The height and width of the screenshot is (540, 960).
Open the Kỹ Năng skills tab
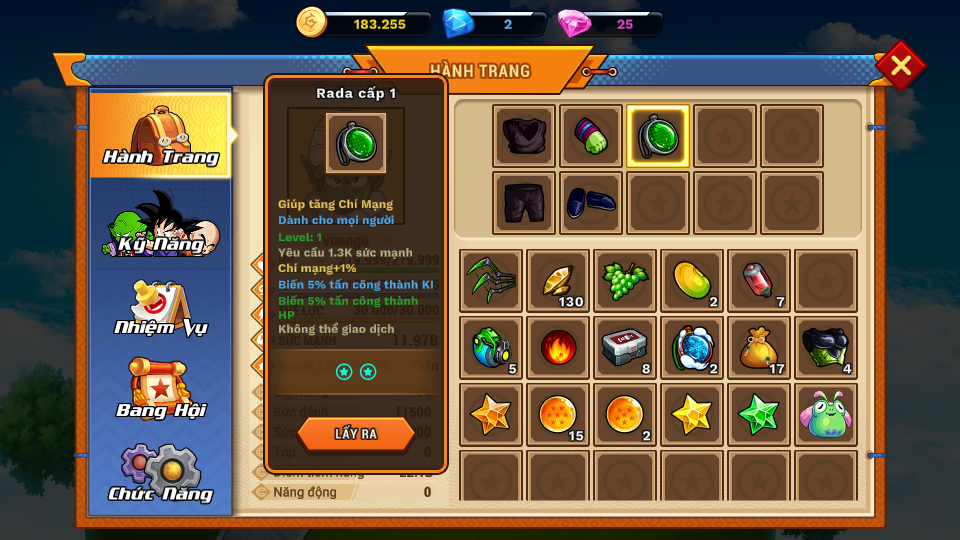pos(160,224)
